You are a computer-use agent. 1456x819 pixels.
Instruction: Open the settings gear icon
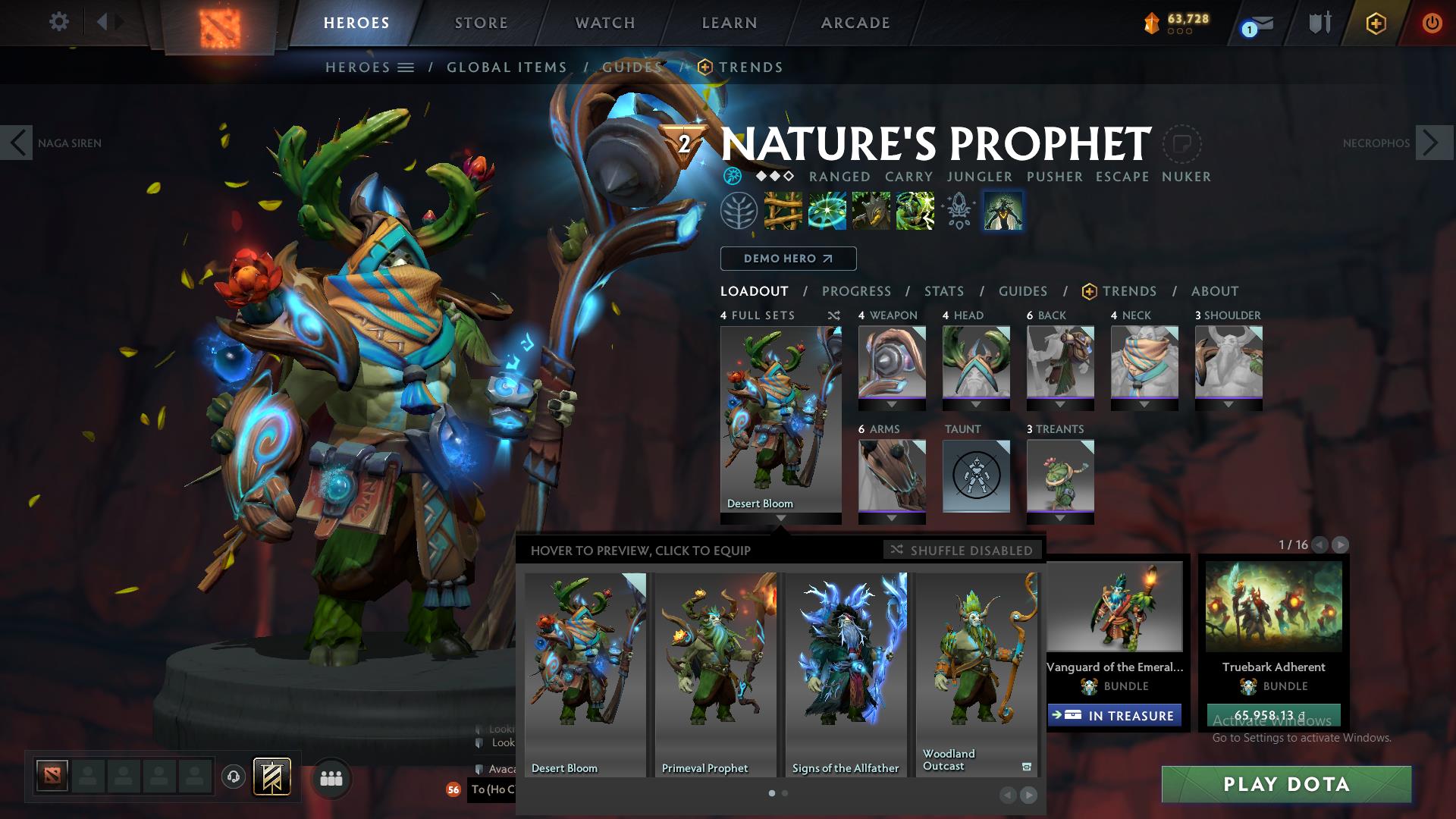(x=59, y=22)
